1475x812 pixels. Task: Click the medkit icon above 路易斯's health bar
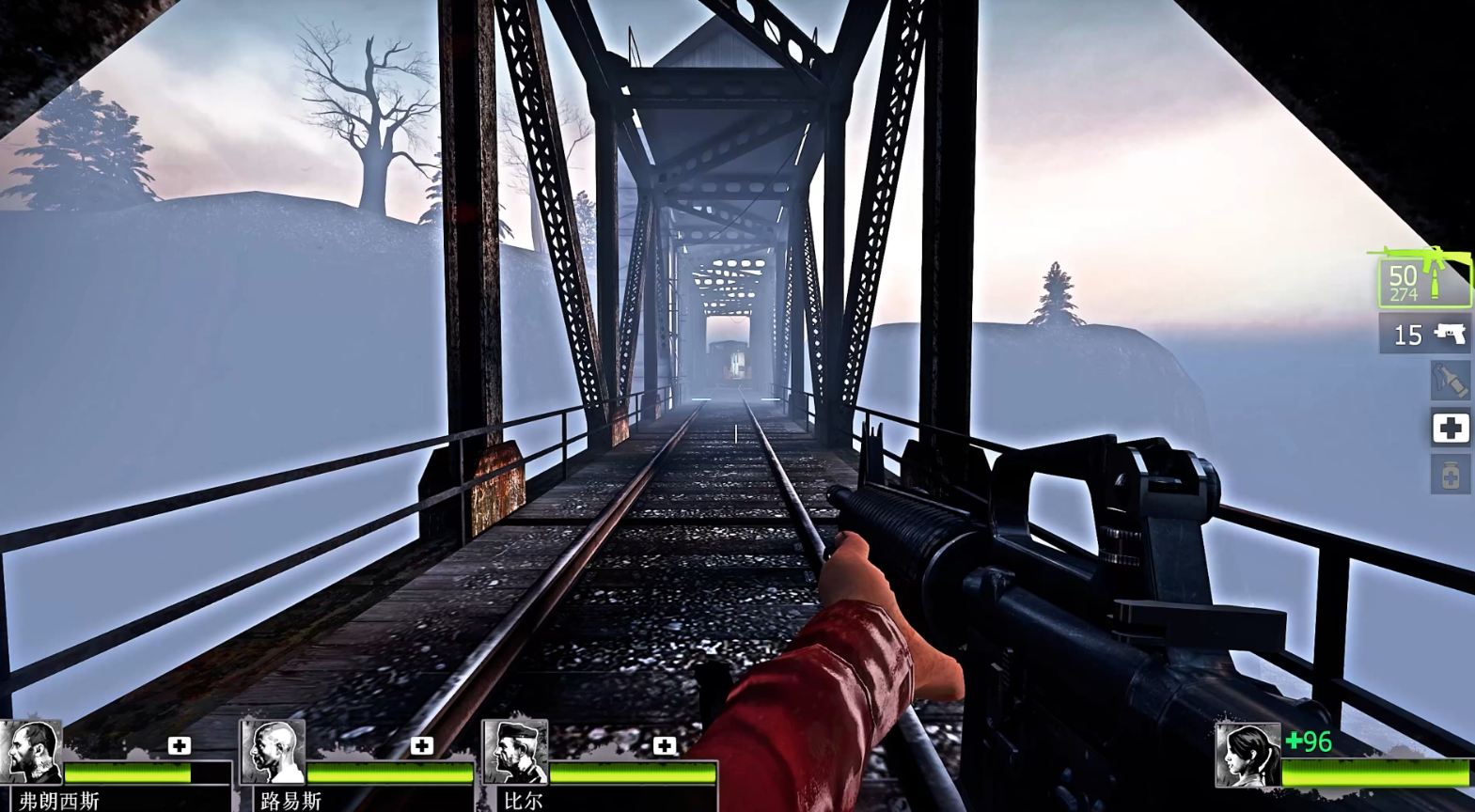click(422, 745)
